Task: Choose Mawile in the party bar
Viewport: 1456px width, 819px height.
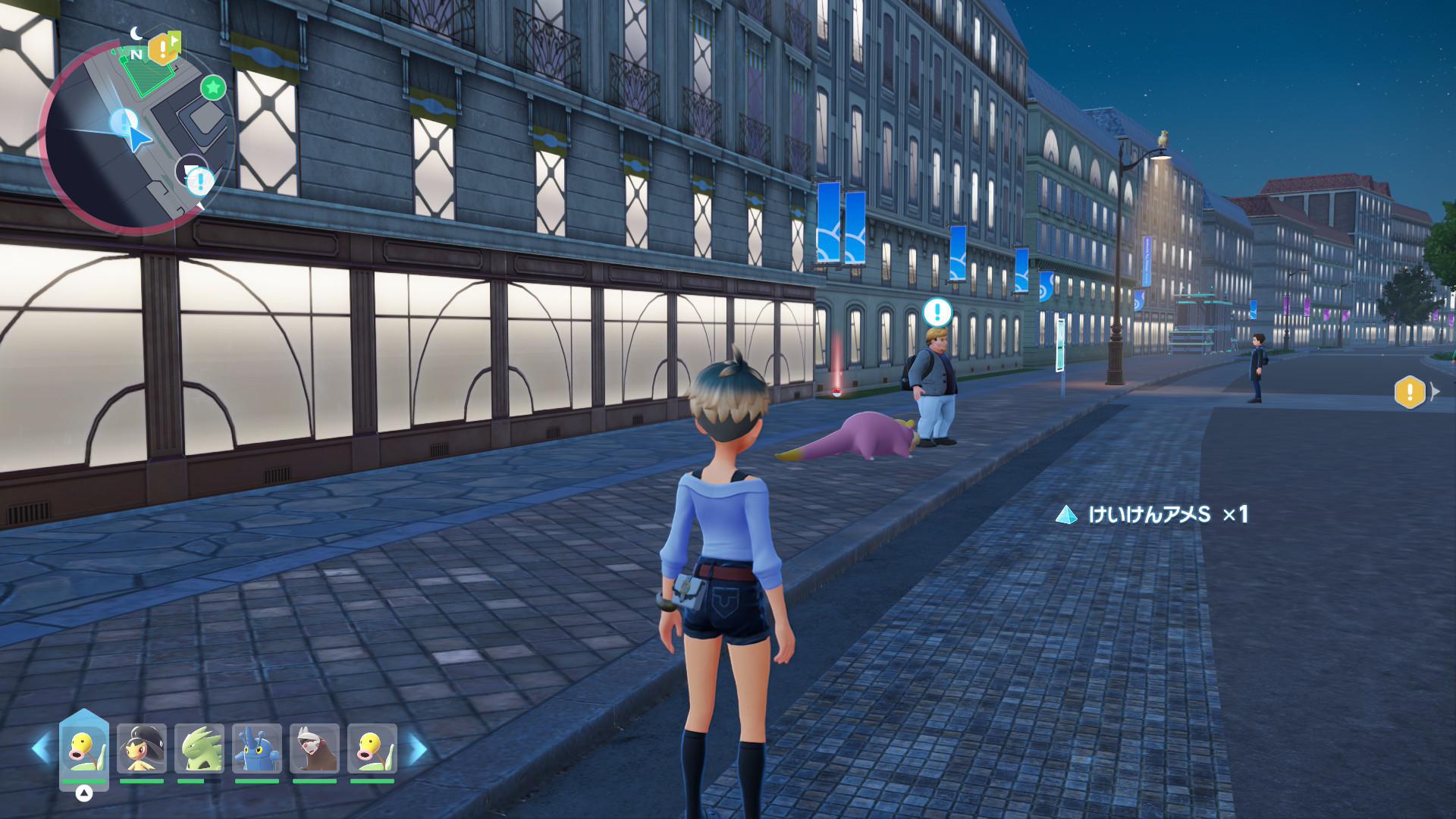Action: pyautogui.click(x=142, y=749)
